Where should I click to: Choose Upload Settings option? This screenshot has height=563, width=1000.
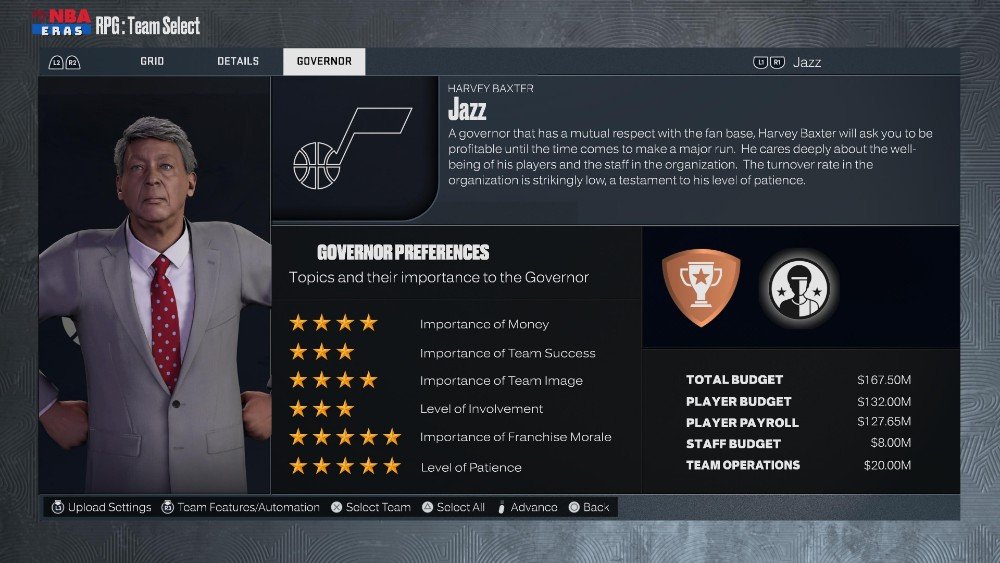(101, 508)
